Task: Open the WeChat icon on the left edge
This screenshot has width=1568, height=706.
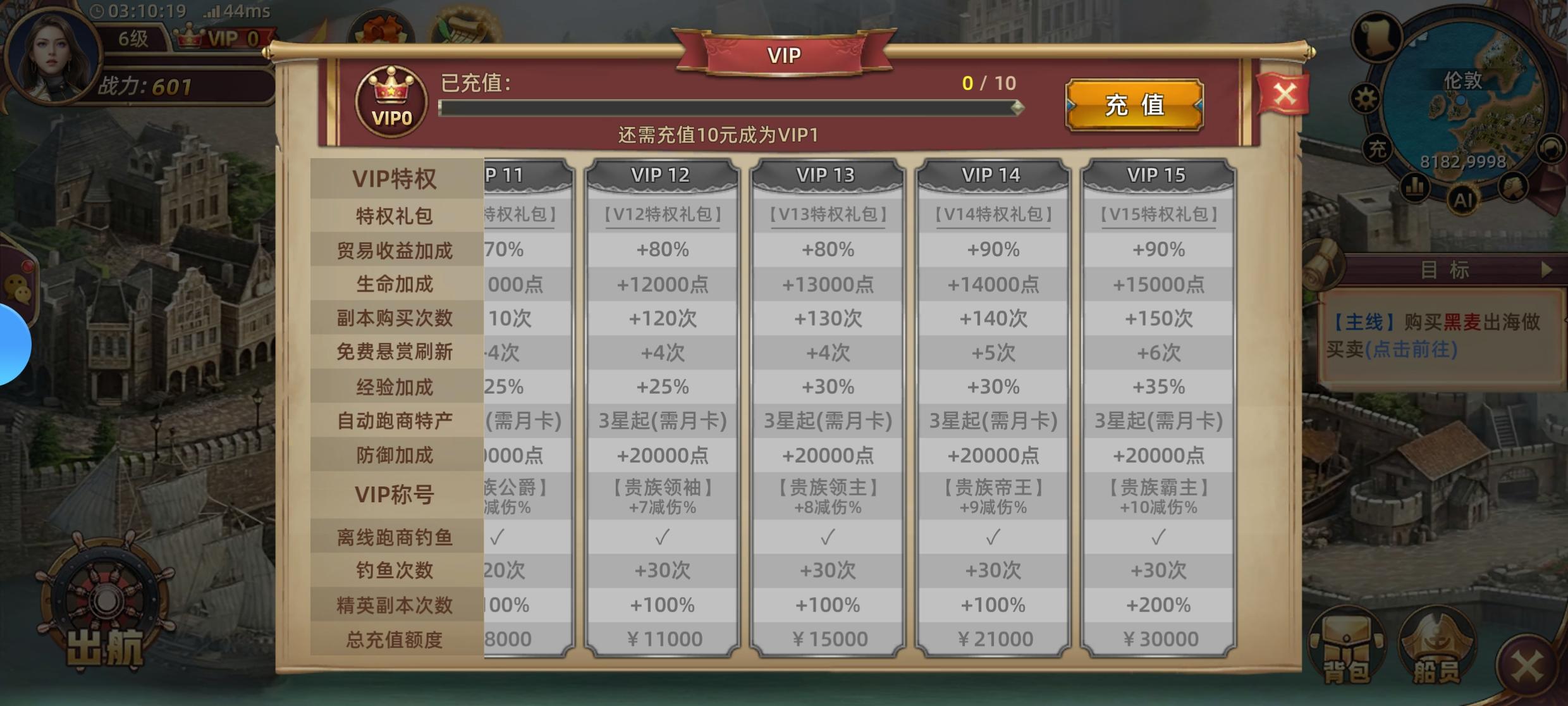Action: pyautogui.click(x=17, y=287)
